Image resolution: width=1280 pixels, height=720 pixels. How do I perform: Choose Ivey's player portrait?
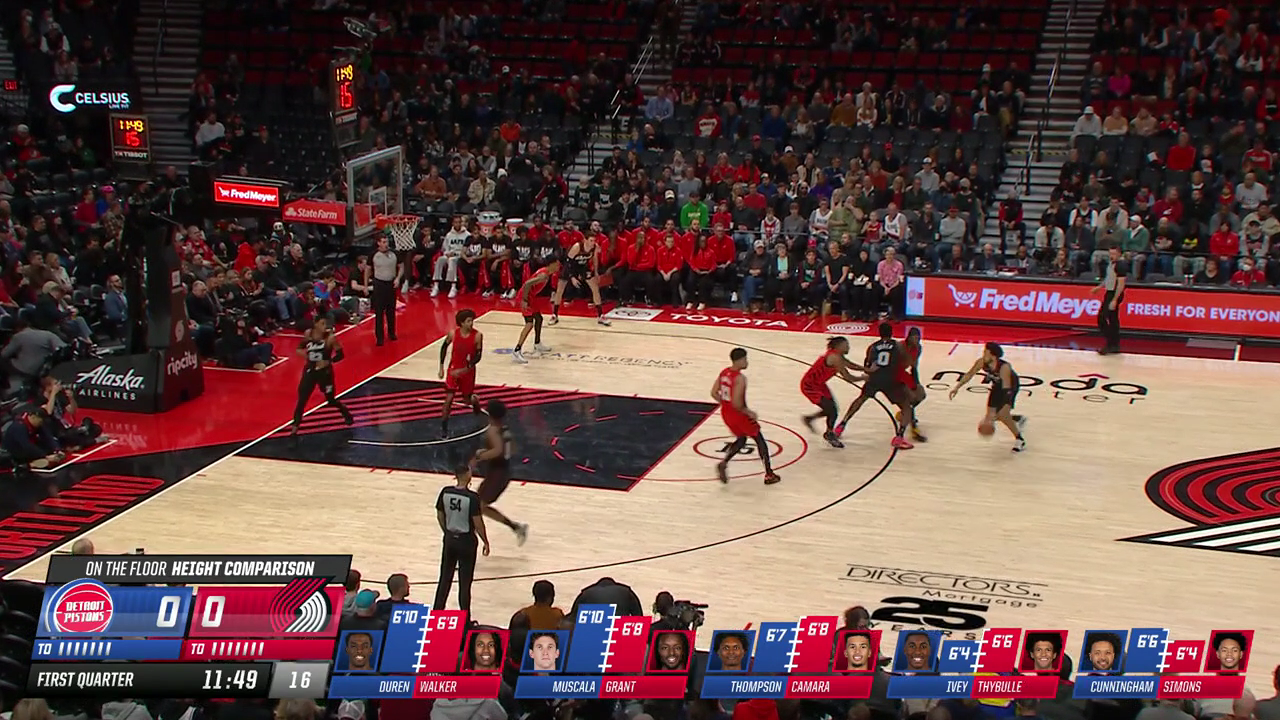(x=917, y=651)
